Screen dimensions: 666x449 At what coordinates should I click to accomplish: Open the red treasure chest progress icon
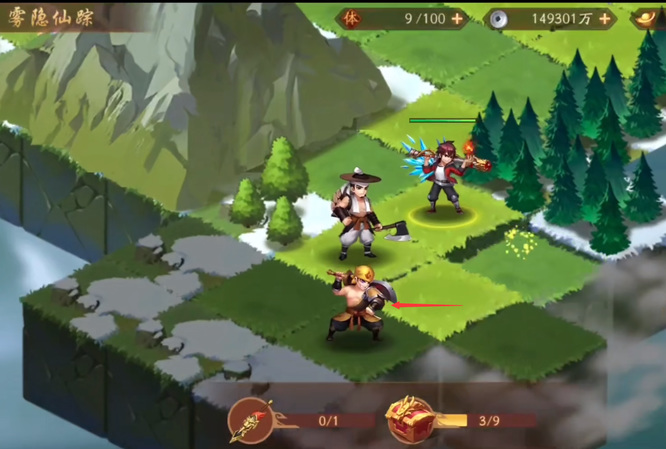tap(410, 420)
